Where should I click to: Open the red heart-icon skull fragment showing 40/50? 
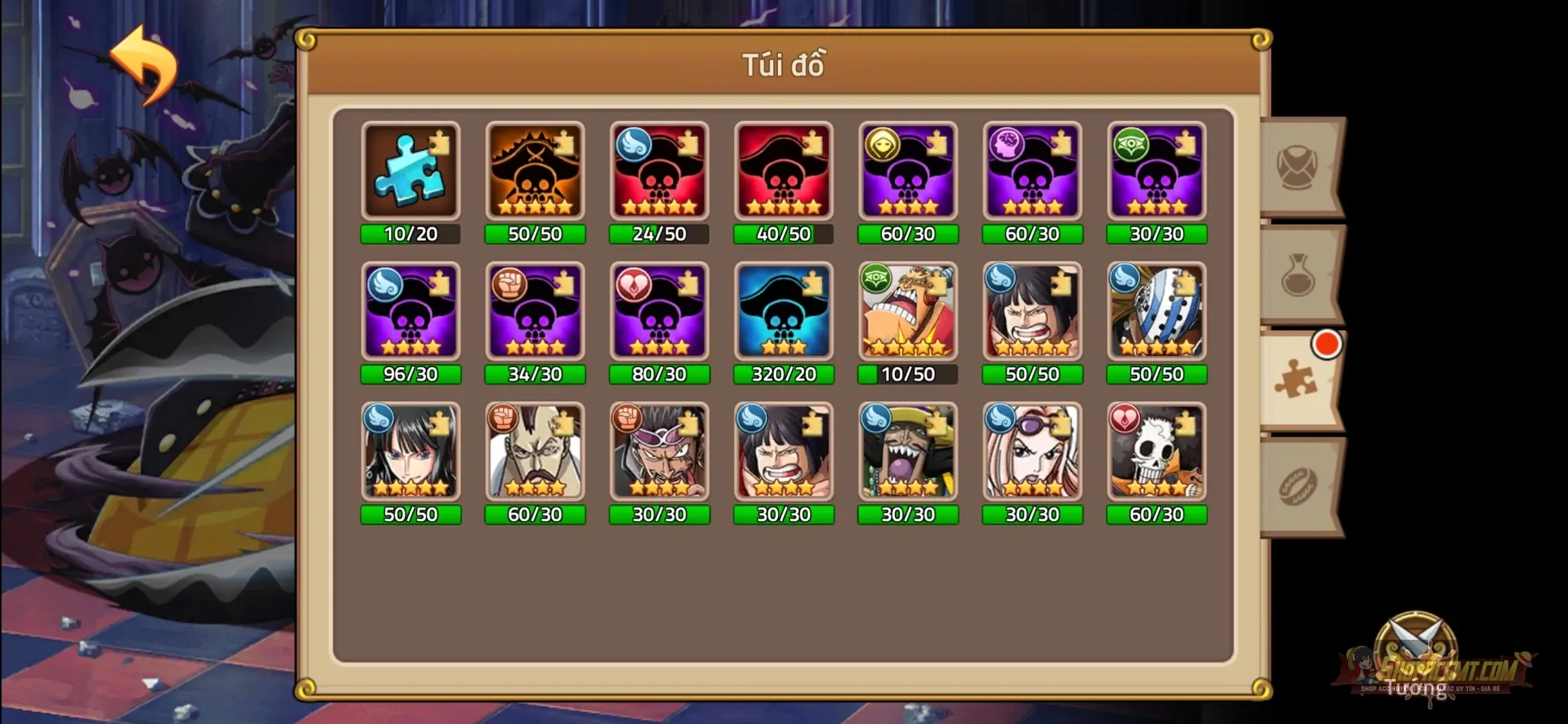[784, 170]
